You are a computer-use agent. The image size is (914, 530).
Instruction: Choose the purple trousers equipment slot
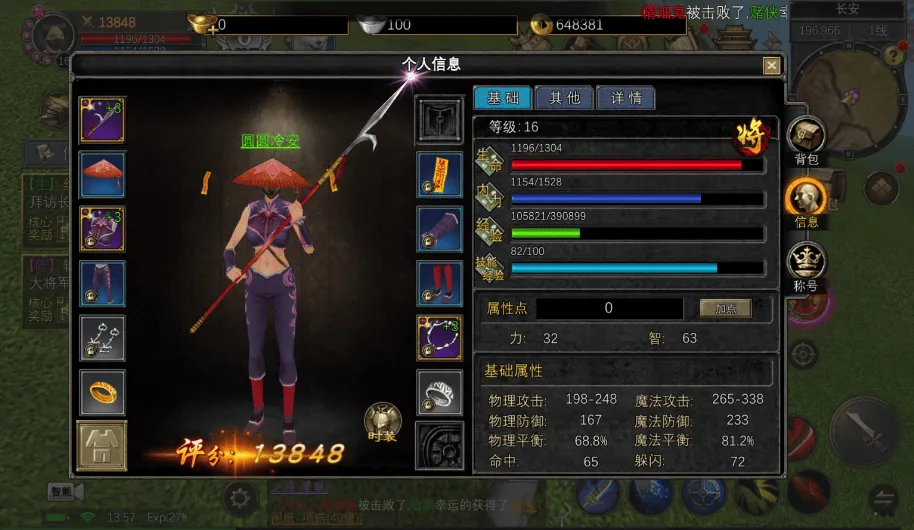[x=102, y=283]
